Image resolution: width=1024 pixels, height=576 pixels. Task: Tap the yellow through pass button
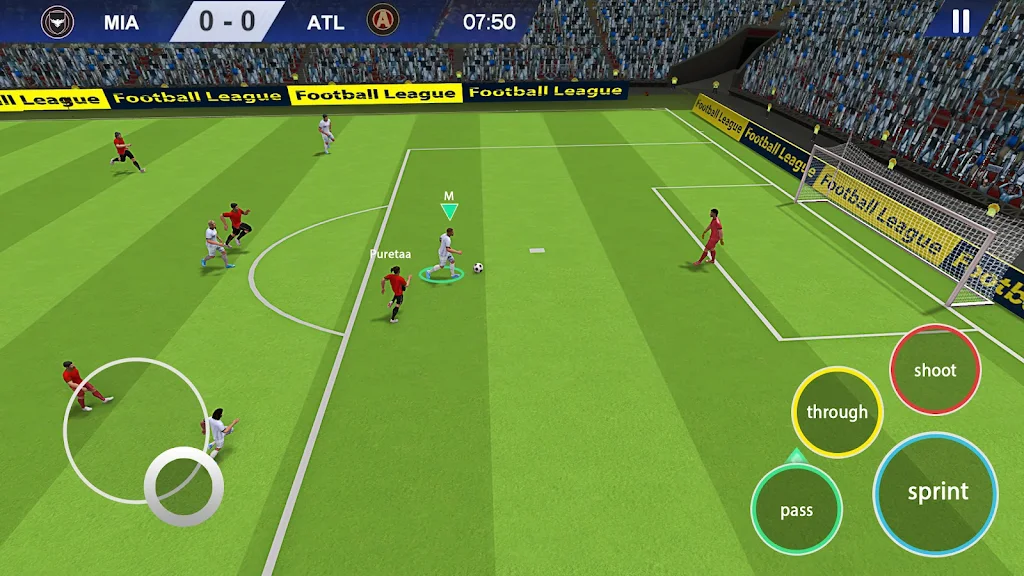coord(837,412)
